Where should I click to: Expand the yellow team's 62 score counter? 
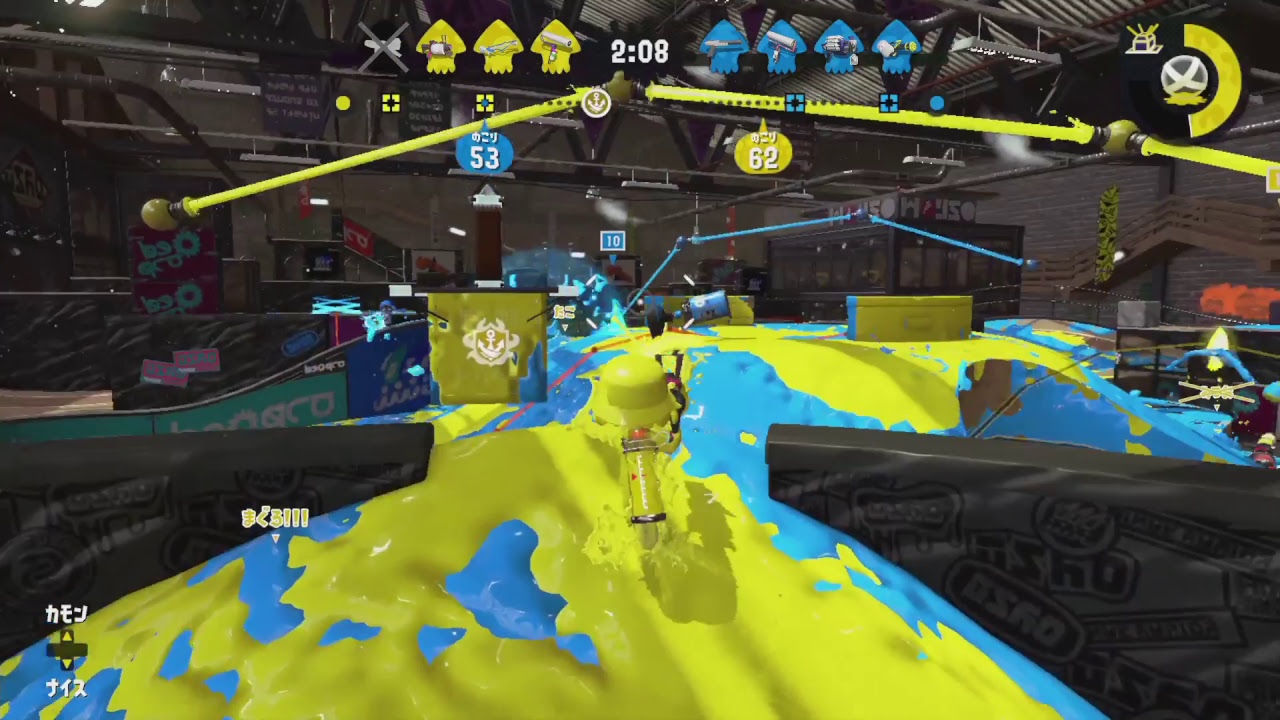(x=765, y=152)
